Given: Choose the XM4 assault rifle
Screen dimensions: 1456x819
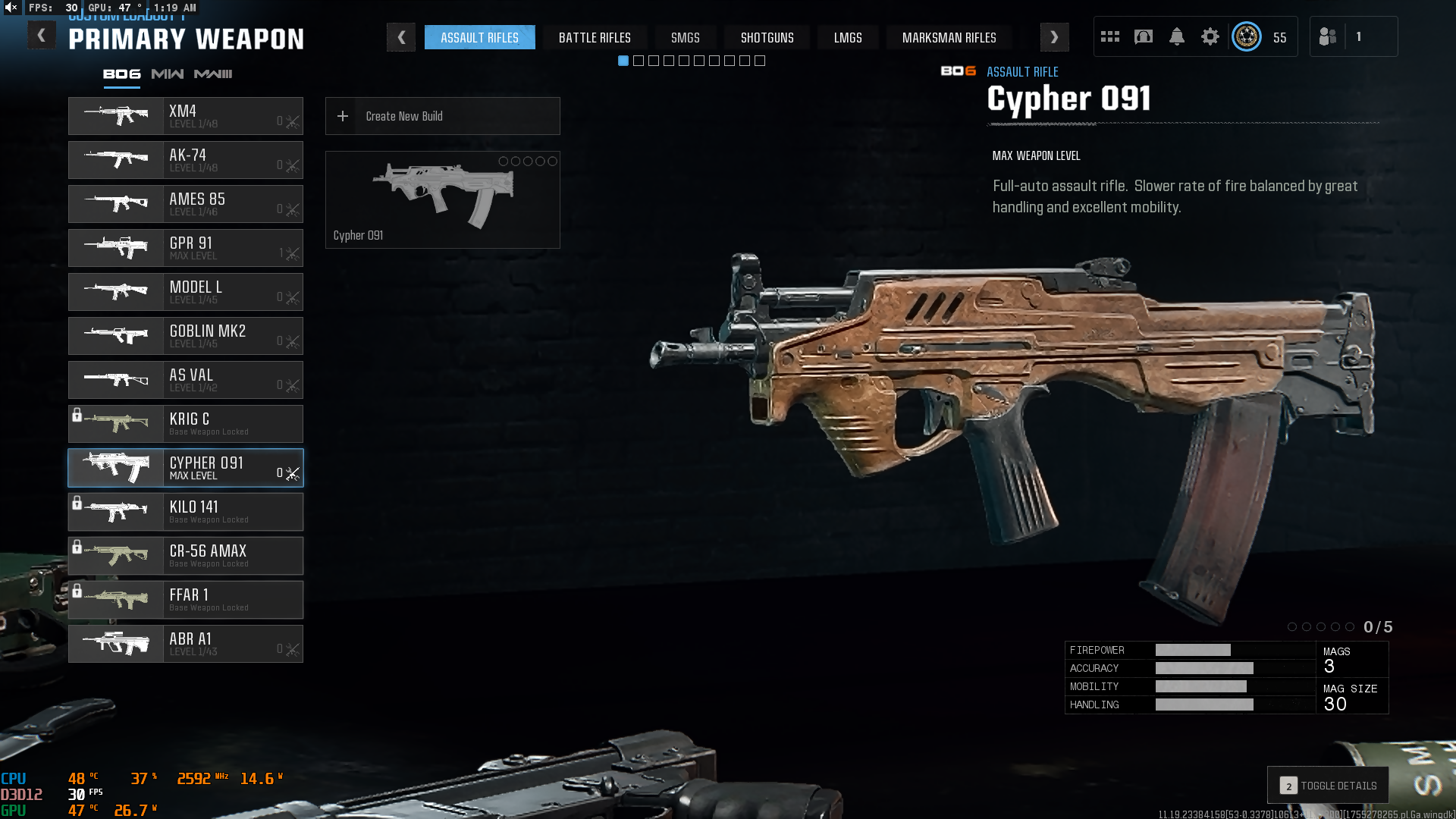Looking at the screenshot, I should point(186,116).
